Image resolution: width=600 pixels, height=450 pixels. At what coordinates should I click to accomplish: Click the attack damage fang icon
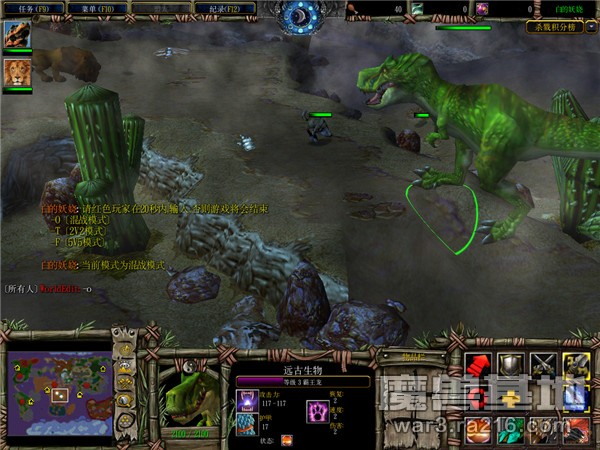pos(246,400)
